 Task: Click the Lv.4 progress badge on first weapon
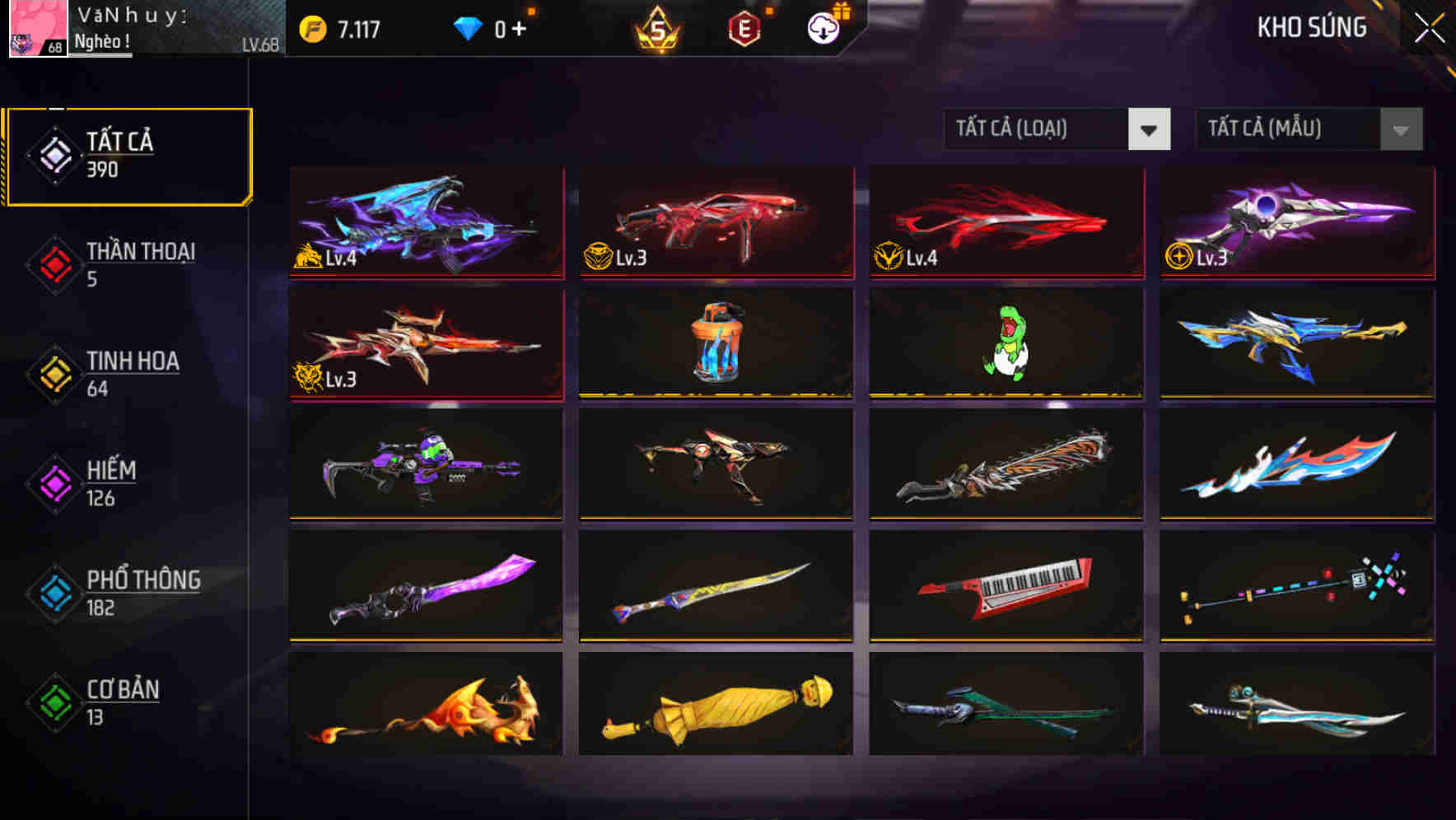[x=326, y=259]
